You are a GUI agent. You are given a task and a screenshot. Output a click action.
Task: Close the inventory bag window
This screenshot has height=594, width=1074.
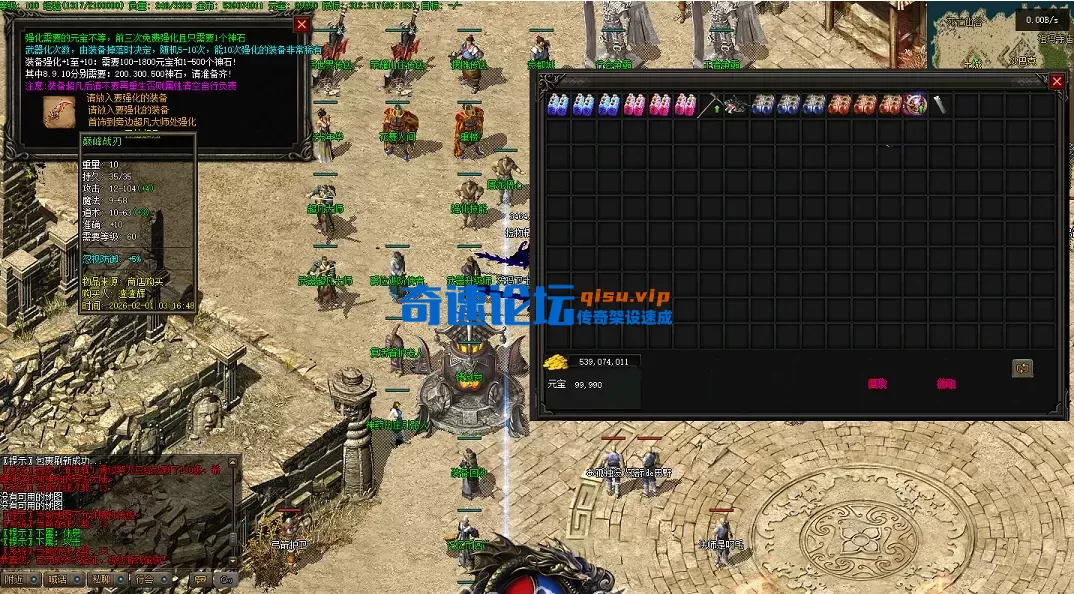click(x=1056, y=82)
